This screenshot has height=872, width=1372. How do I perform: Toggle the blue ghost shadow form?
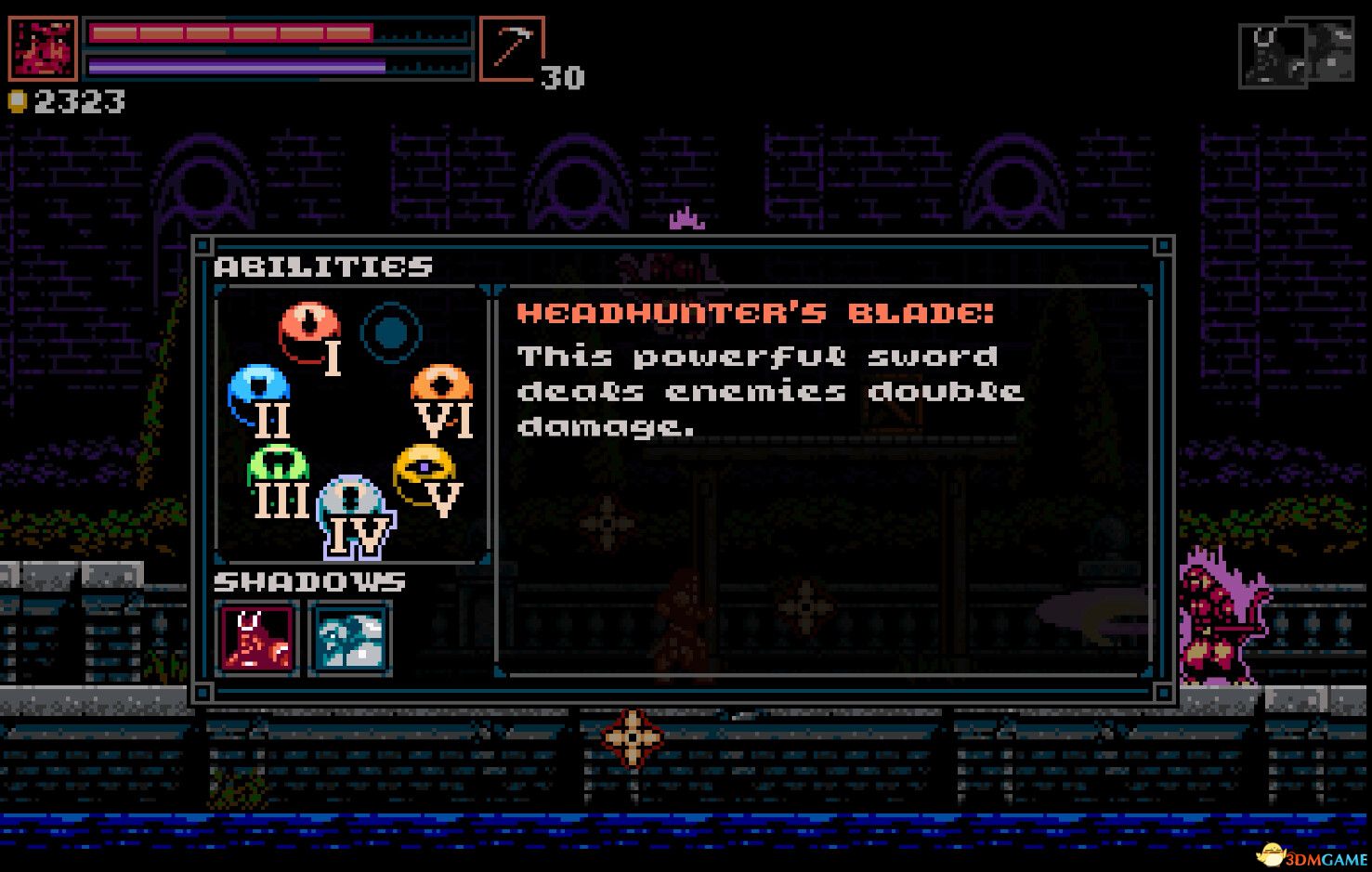[x=350, y=639]
